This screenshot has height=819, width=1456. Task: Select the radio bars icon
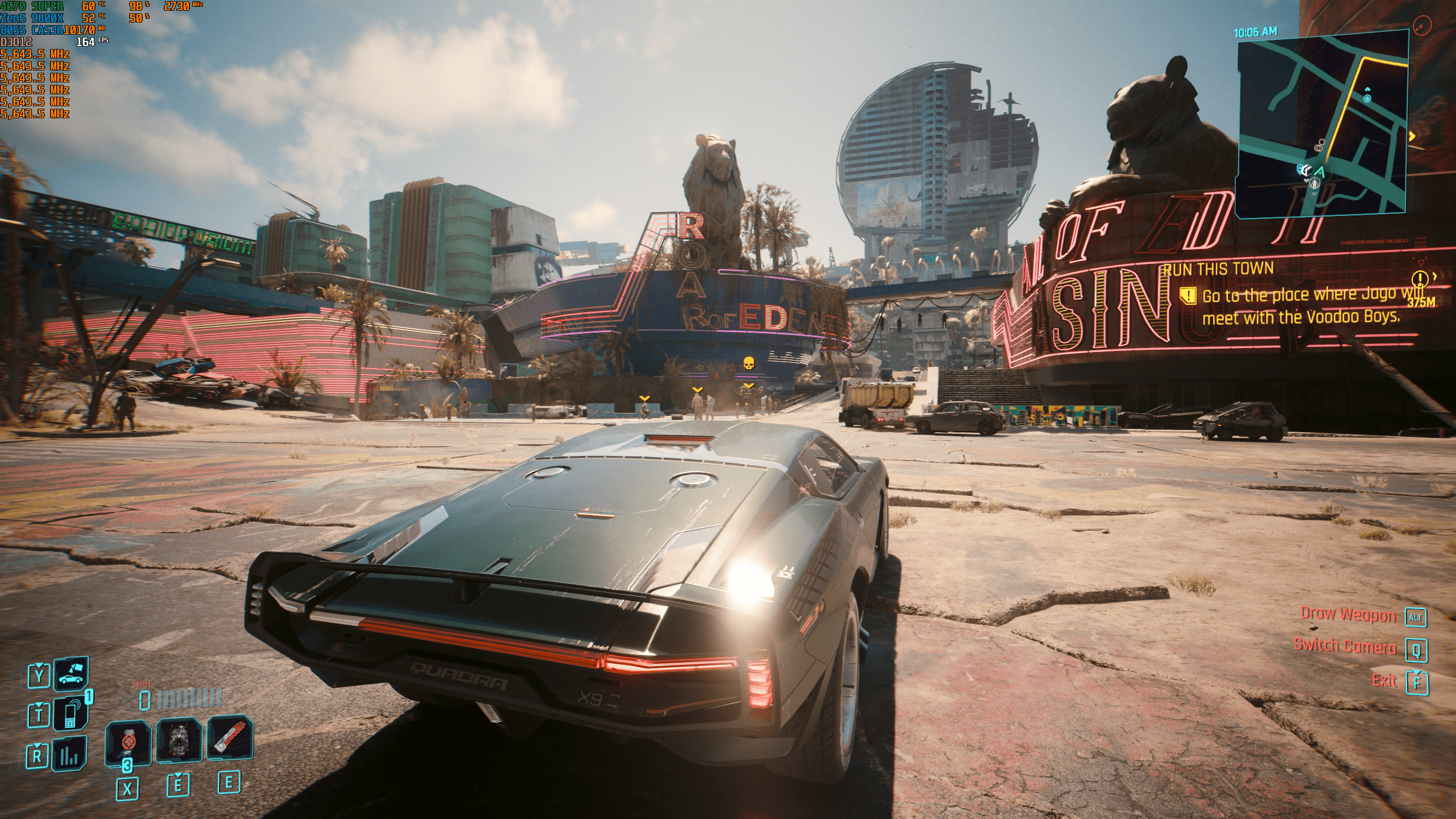[70, 755]
